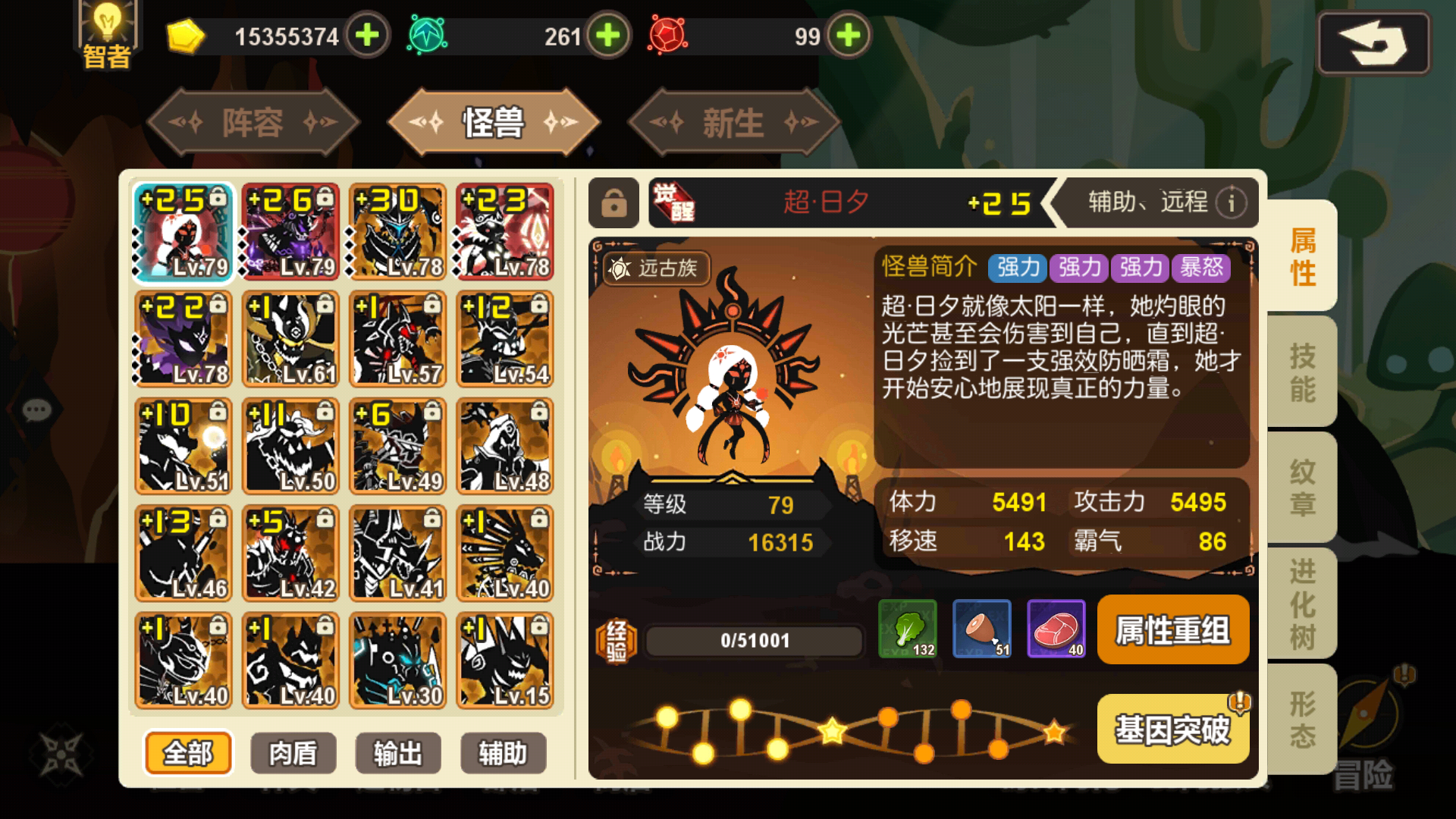This screenshot has width=1456, height=819.
Task: Switch to the 新生 tab
Action: click(730, 123)
